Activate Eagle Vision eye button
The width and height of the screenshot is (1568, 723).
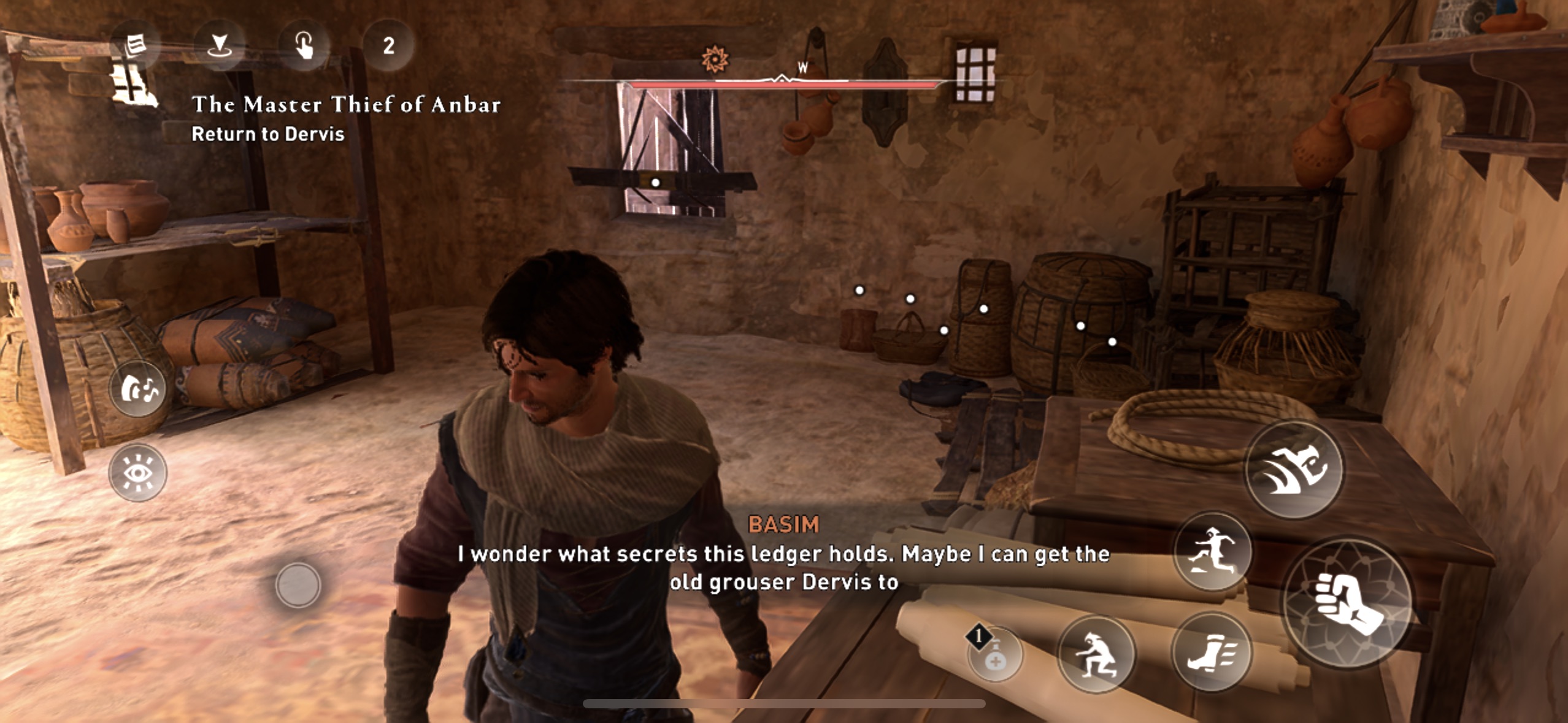click(x=138, y=473)
